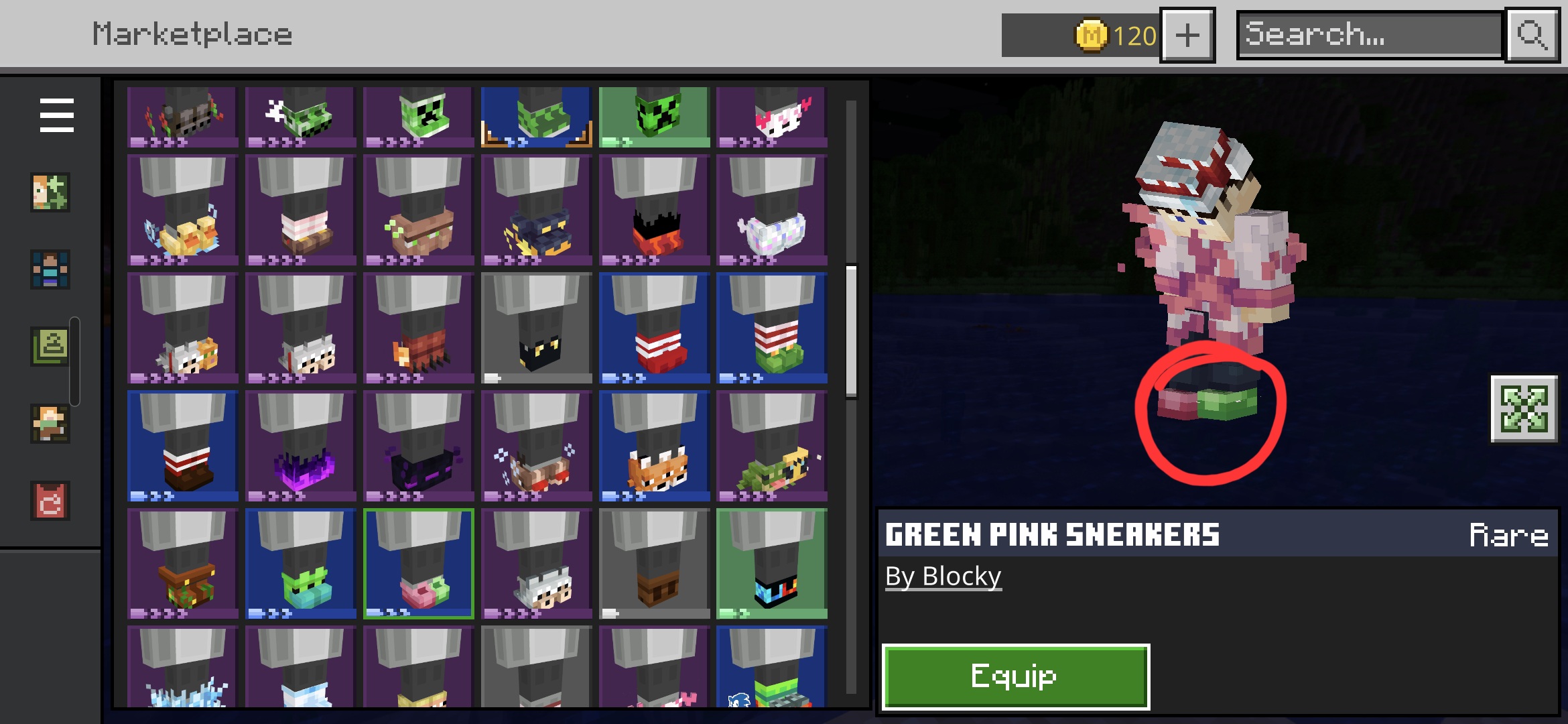Image resolution: width=1568 pixels, height=724 pixels.
Task: Pick the purple flame footwear
Action: pyautogui.click(x=300, y=446)
